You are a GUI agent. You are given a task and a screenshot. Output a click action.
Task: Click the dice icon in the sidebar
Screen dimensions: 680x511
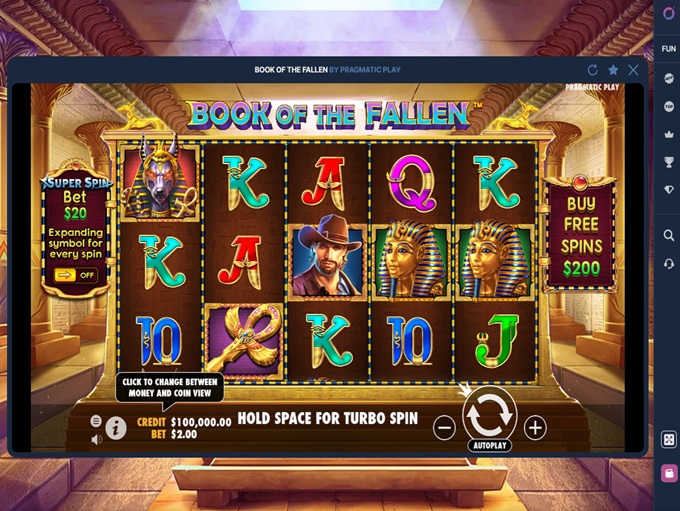tap(668, 440)
